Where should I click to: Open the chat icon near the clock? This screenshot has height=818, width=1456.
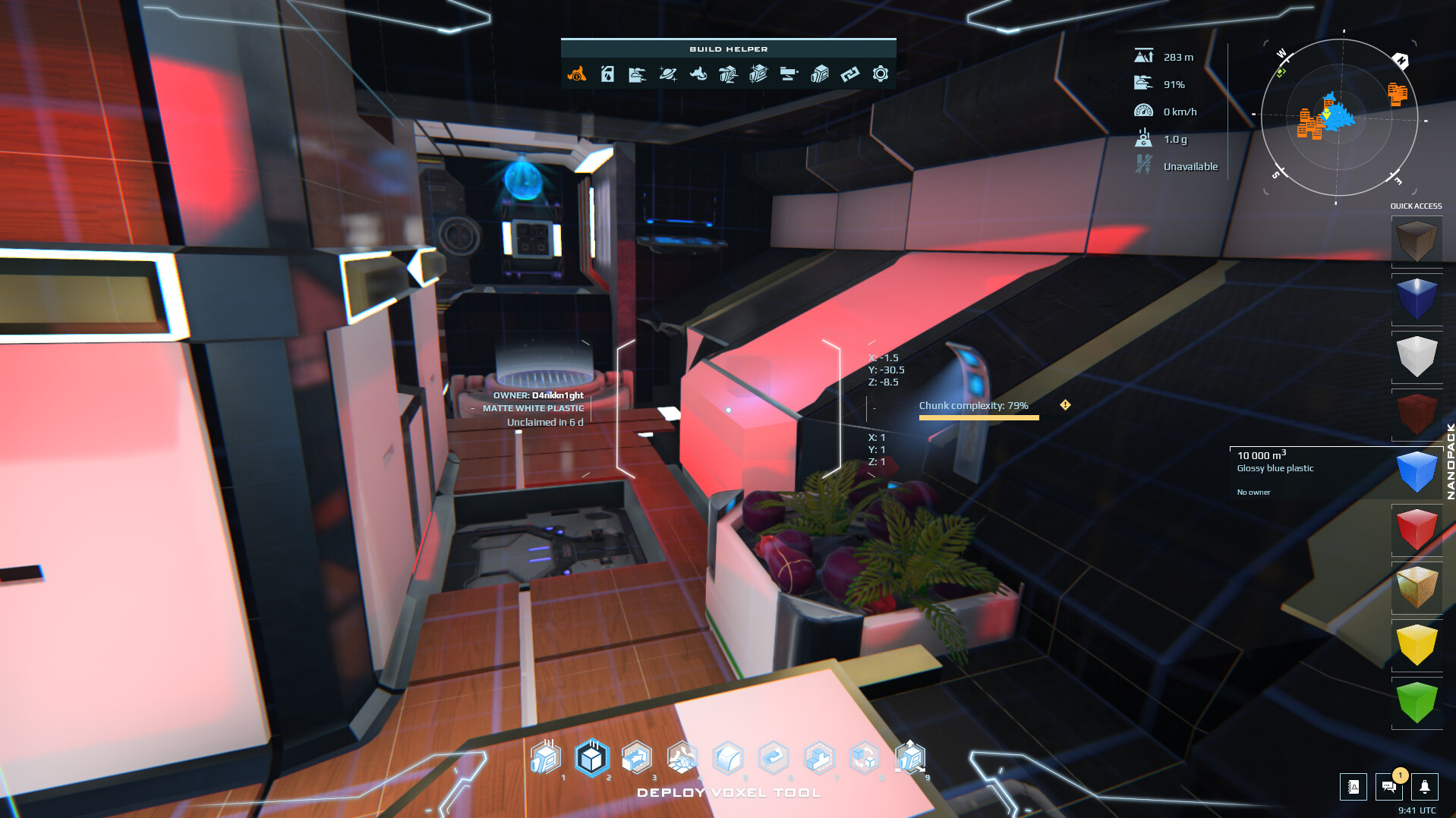pos(1389,787)
